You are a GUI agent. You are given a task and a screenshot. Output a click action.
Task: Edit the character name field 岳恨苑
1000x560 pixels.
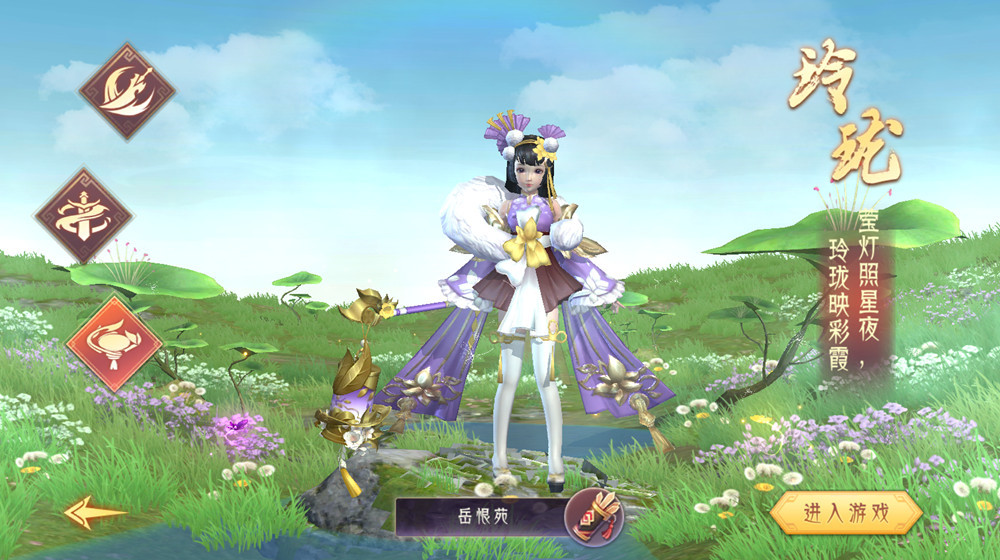[x=480, y=517]
